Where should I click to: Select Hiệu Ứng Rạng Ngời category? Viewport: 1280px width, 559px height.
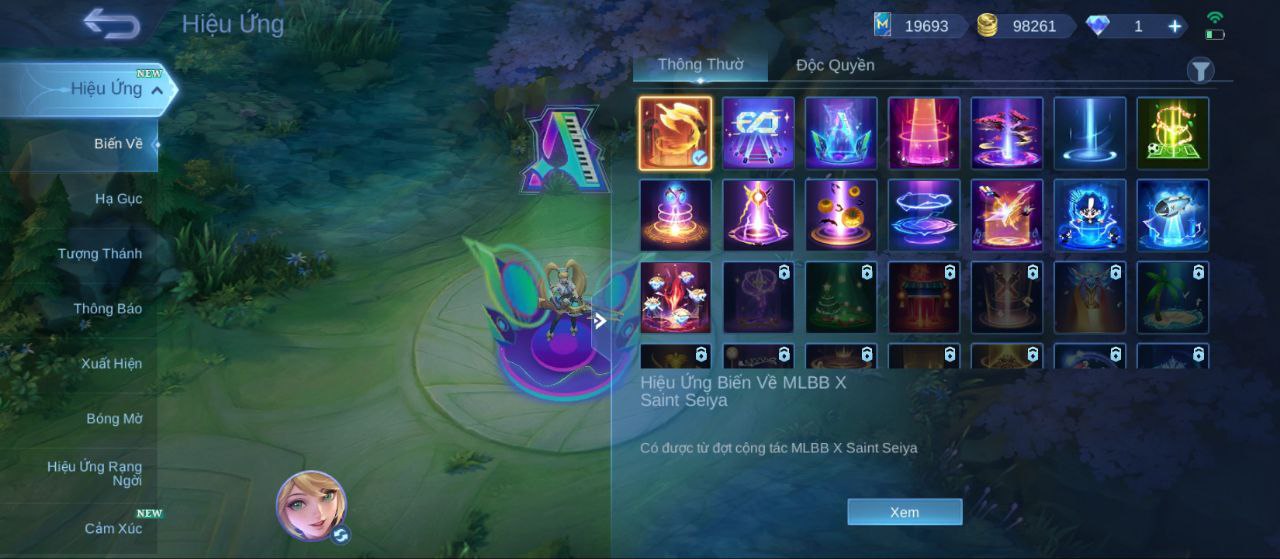point(94,473)
